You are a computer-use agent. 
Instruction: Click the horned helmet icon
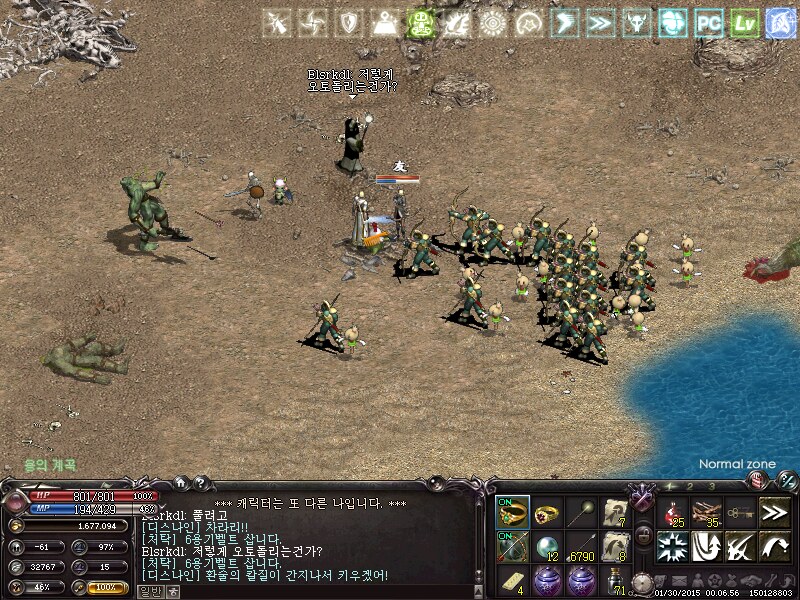(x=635, y=23)
